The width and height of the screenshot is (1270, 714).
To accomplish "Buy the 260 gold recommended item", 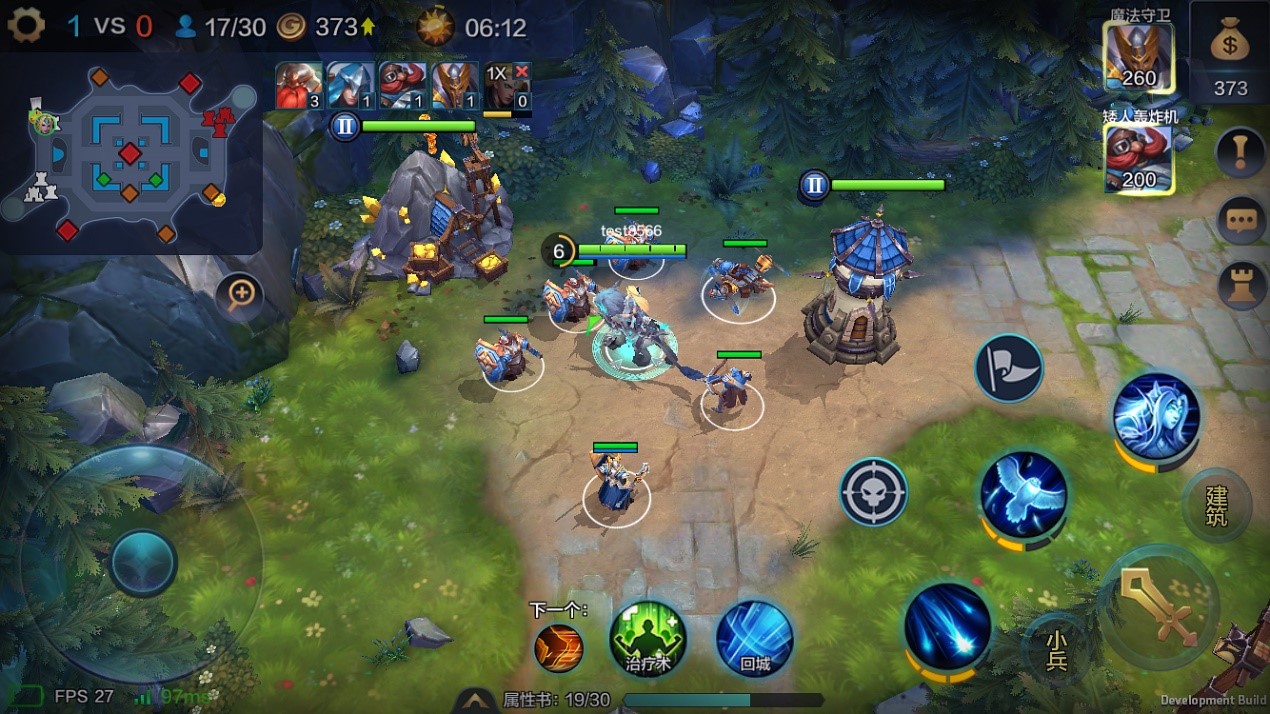I will click(x=1138, y=56).
